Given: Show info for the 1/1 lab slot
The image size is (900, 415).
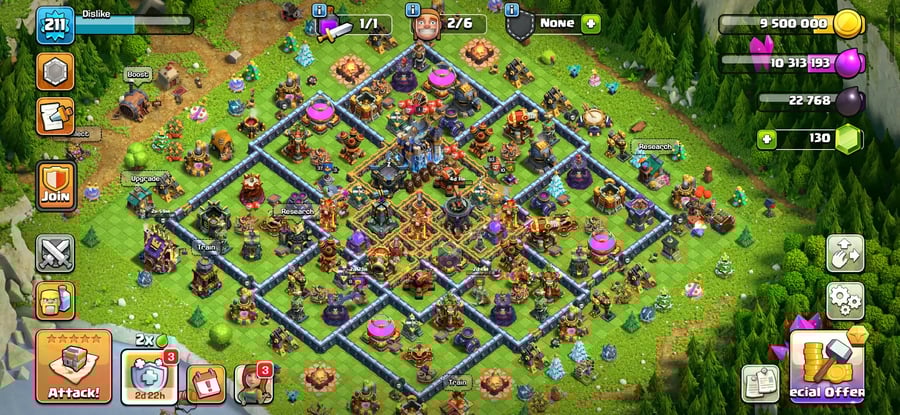Looking at the screenshot, I should [x=320, y=10].
